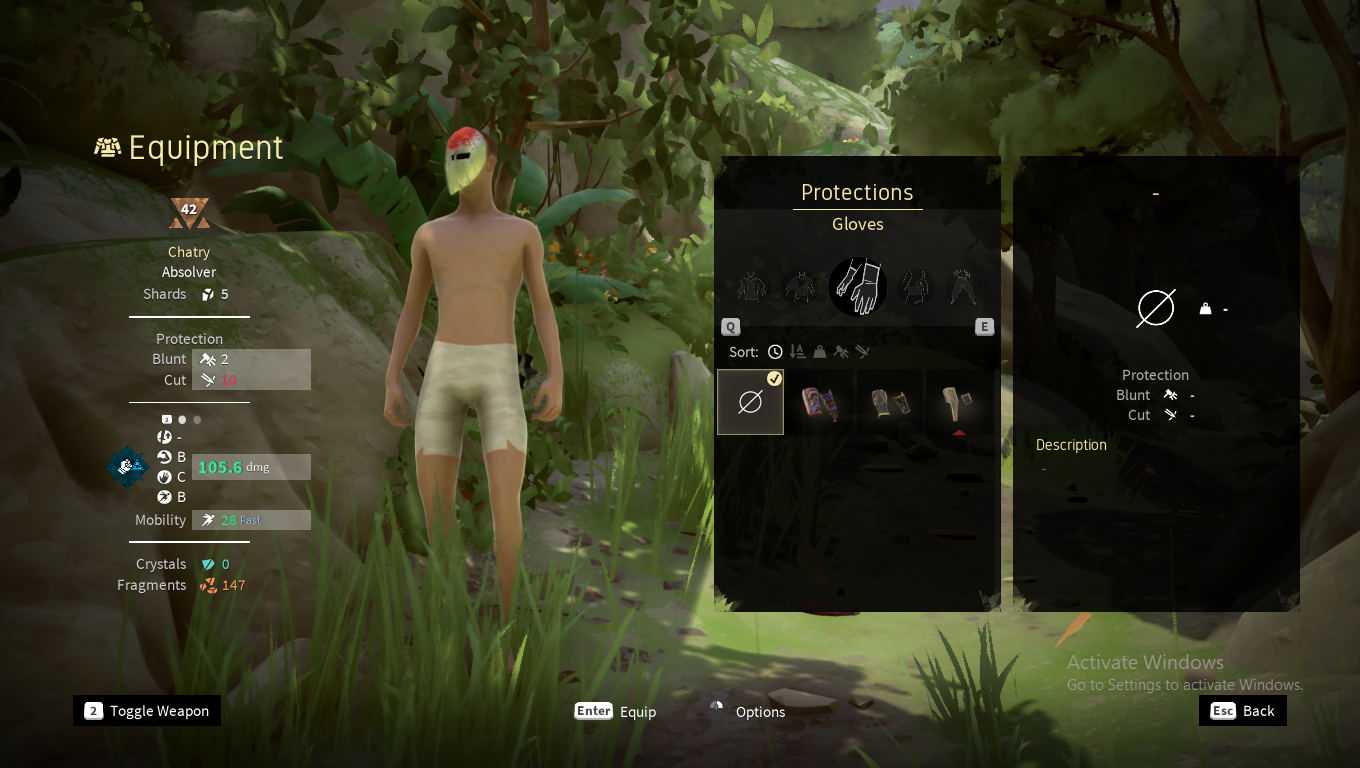The image size is (1360, 768).
Task: Switch to the pants armor category
Action: point(962,287)
